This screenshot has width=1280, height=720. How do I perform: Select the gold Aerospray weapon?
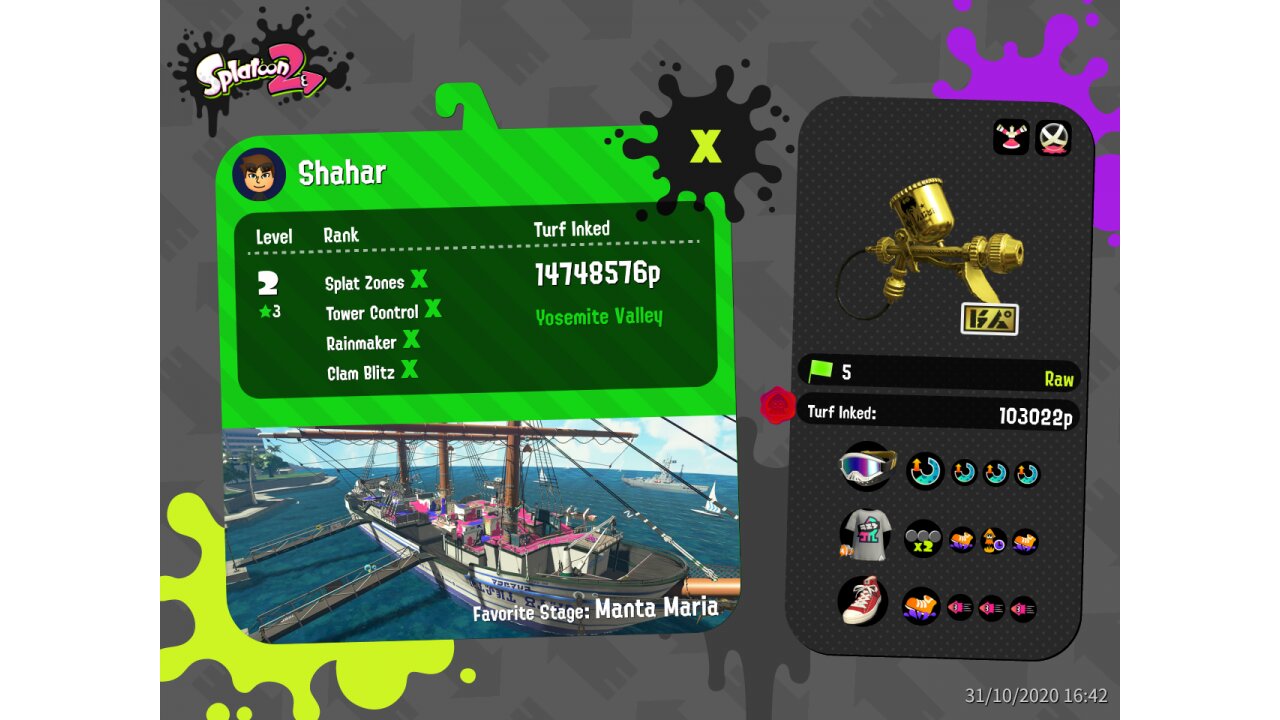(934, 243)
